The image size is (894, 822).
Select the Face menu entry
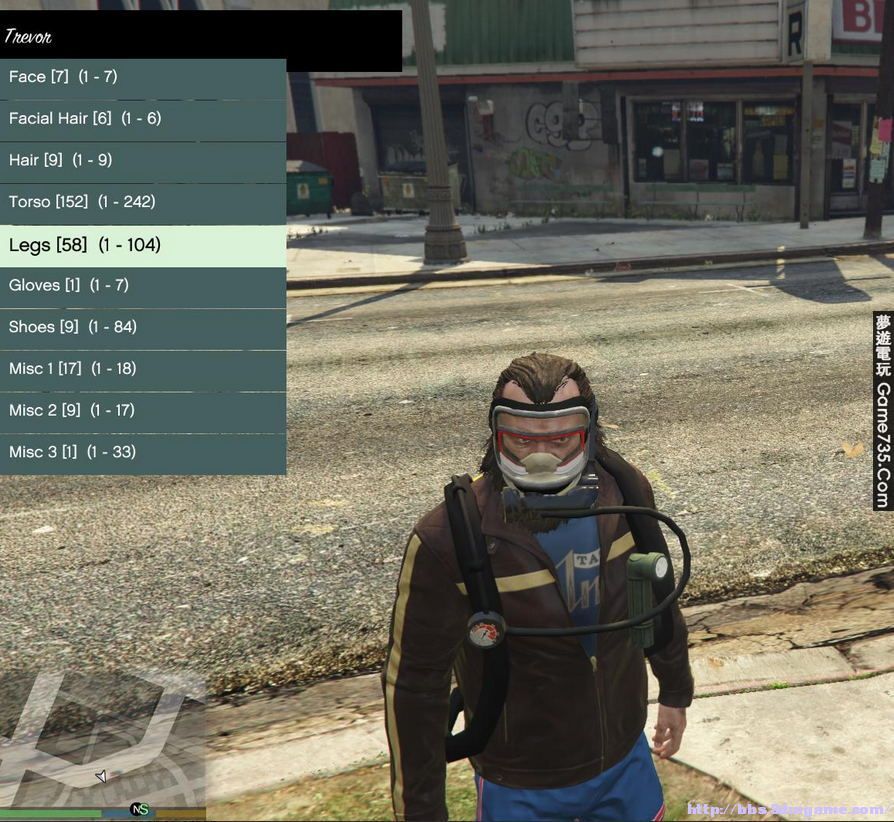click(143, 77)
